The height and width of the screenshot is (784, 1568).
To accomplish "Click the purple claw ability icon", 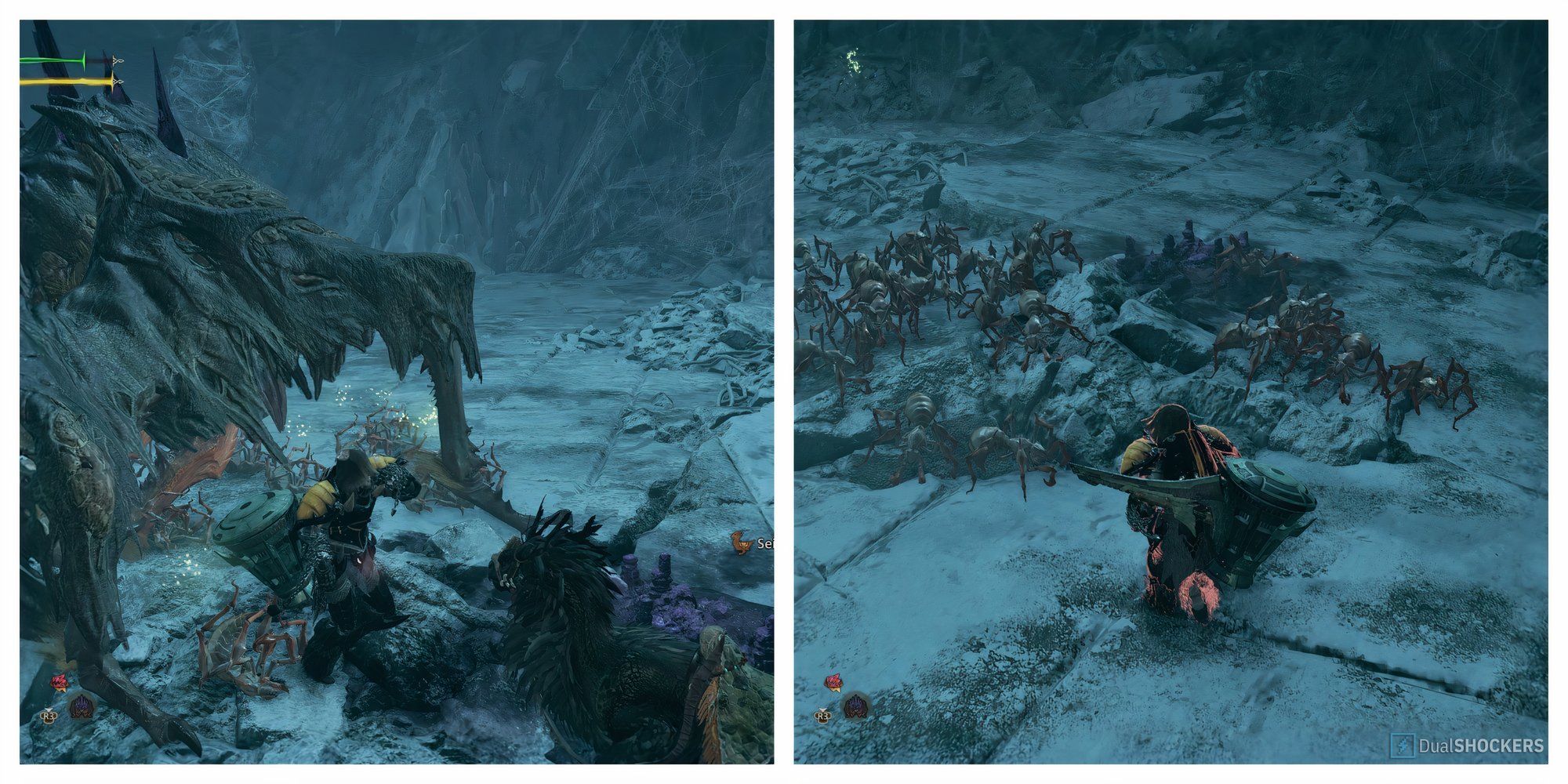I will pos(82,706).
